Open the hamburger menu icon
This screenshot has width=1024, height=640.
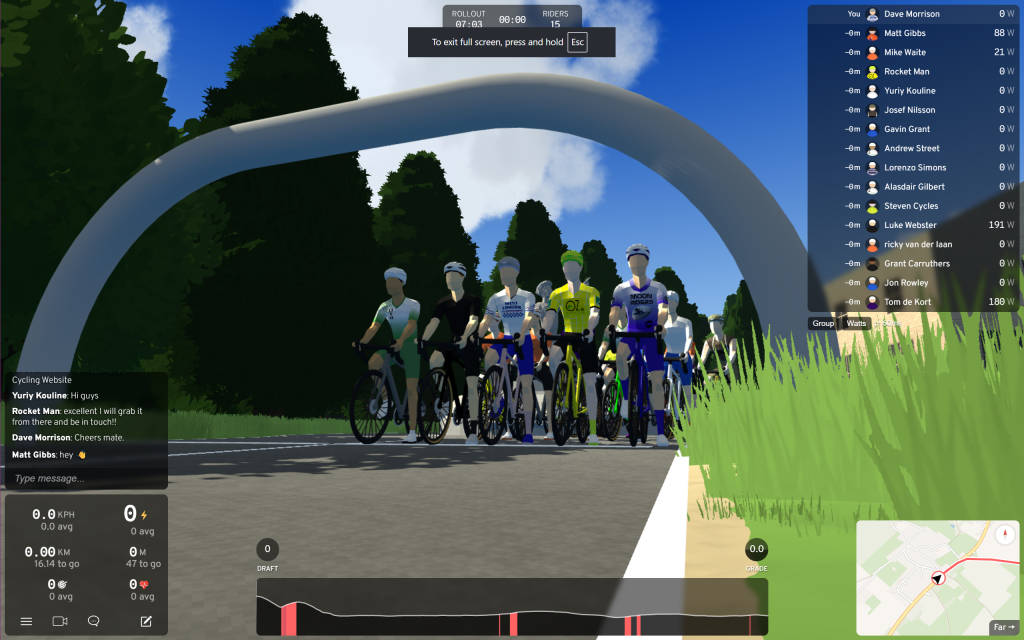(x=26, y=621)
